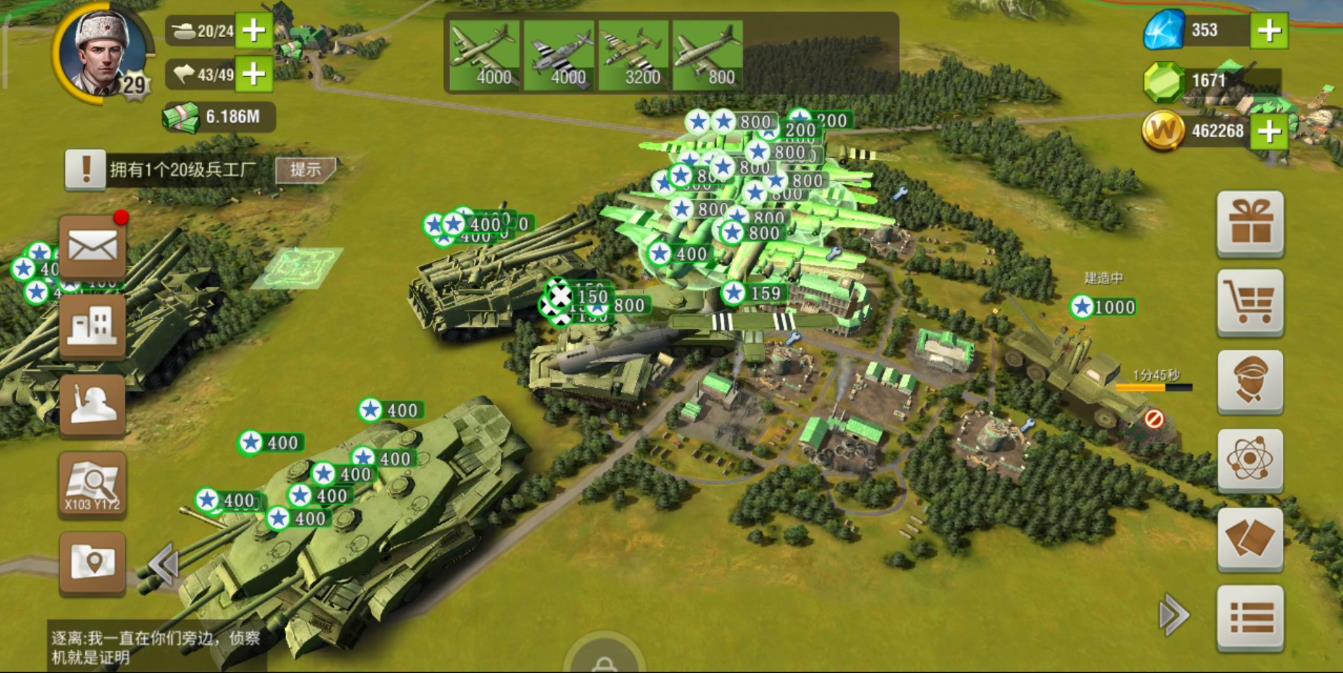1343x673 pixels.
Task: Open the mail inbox
Action: pos(92,247)
